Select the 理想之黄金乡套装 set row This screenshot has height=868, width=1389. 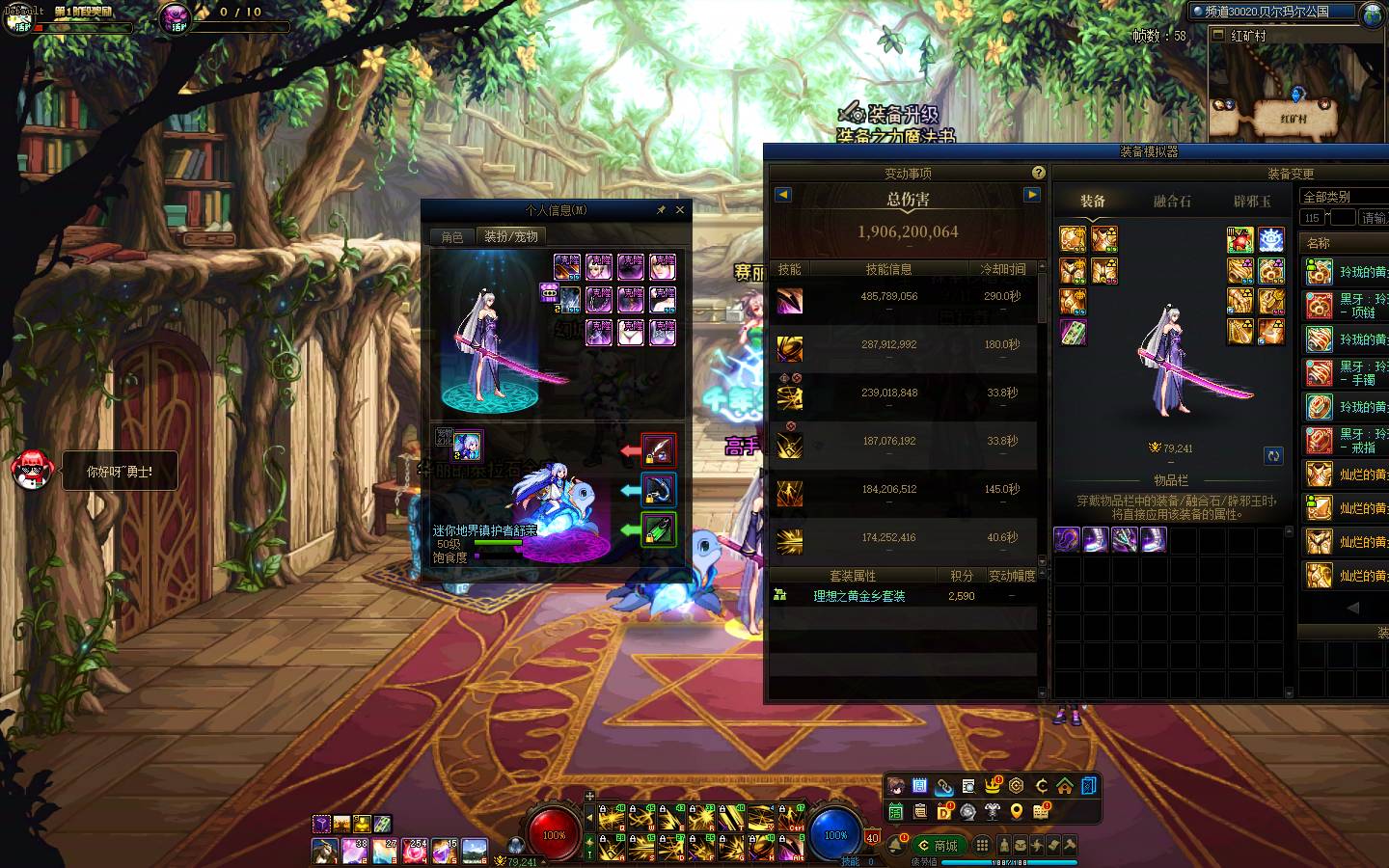pos(858,596)
